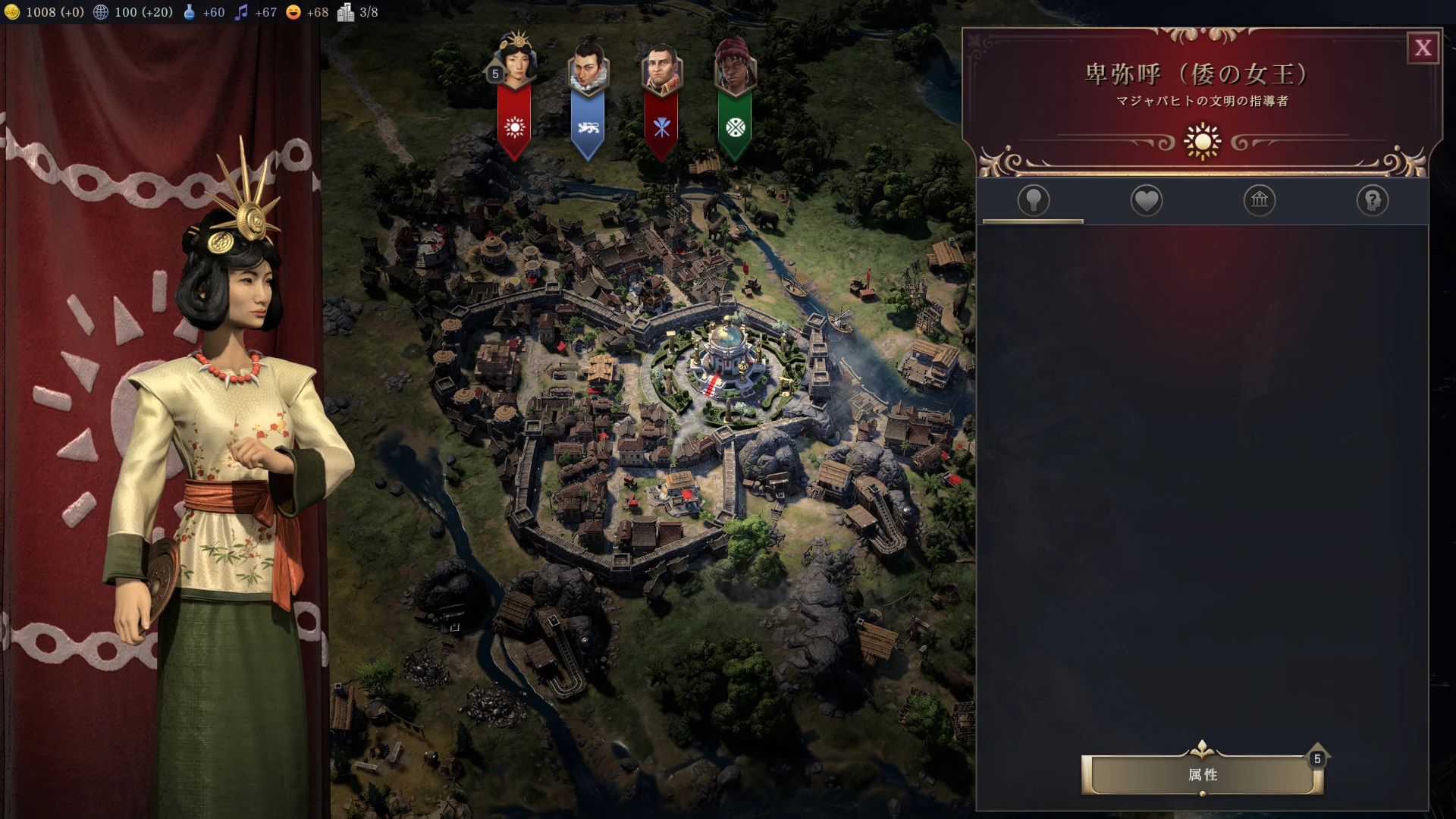Open the building institution tab
Screen dimensions: 1456x819
pos(1259,200)
